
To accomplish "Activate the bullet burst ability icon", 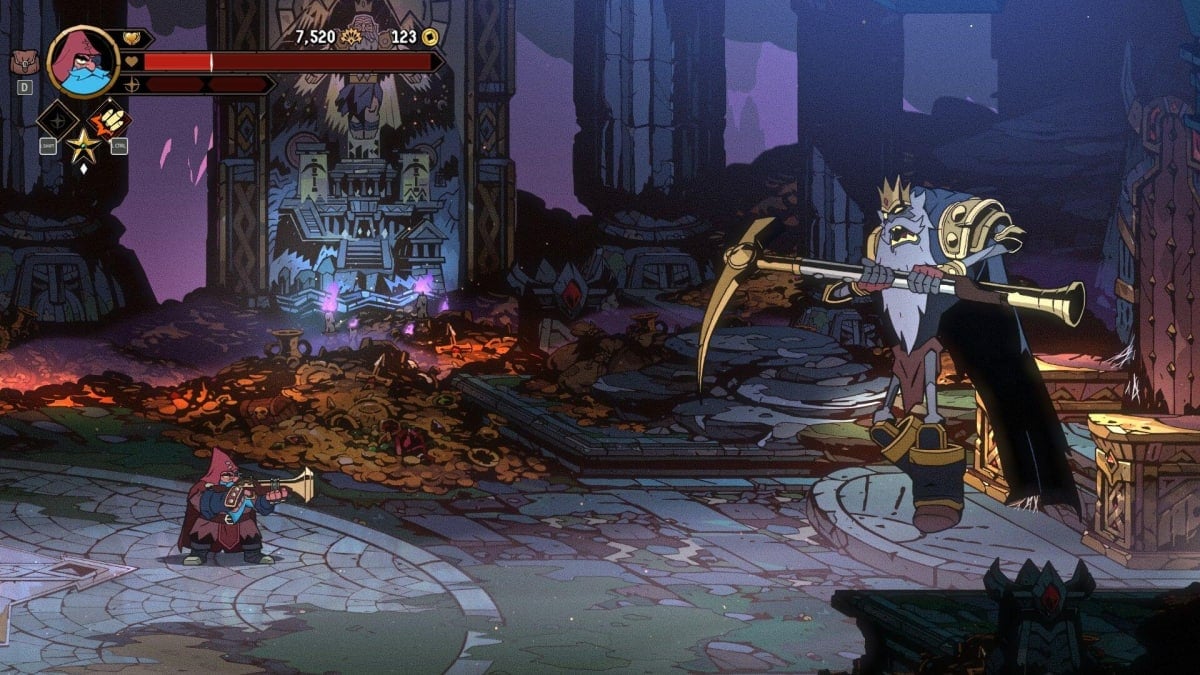I will pyautogui.click(x=108, y=120).
